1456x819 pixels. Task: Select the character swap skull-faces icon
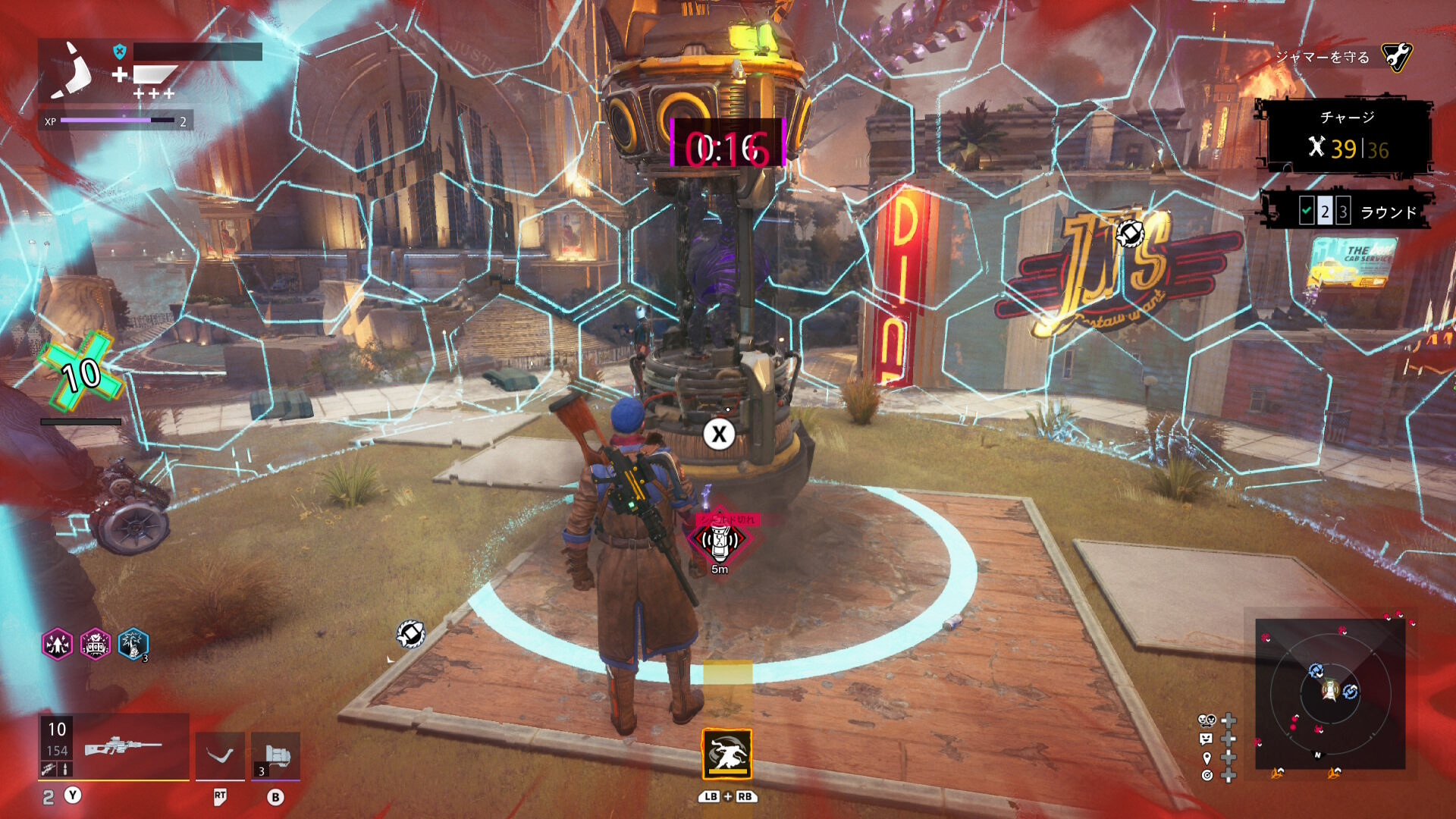[x=1207, y=720]
